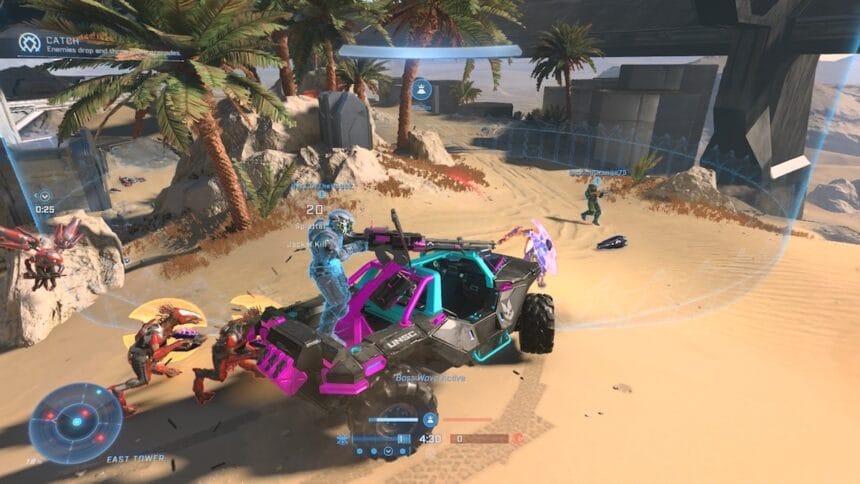Click the blue team player emblem

click(x=430, y=420)
